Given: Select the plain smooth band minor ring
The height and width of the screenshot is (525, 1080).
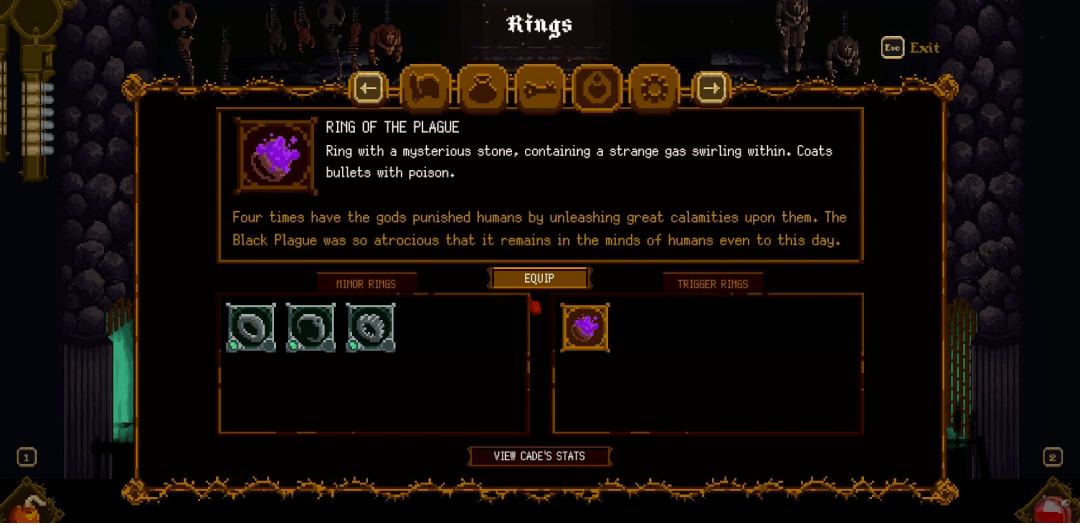Looking at the screenshot, I should point(250,327).
